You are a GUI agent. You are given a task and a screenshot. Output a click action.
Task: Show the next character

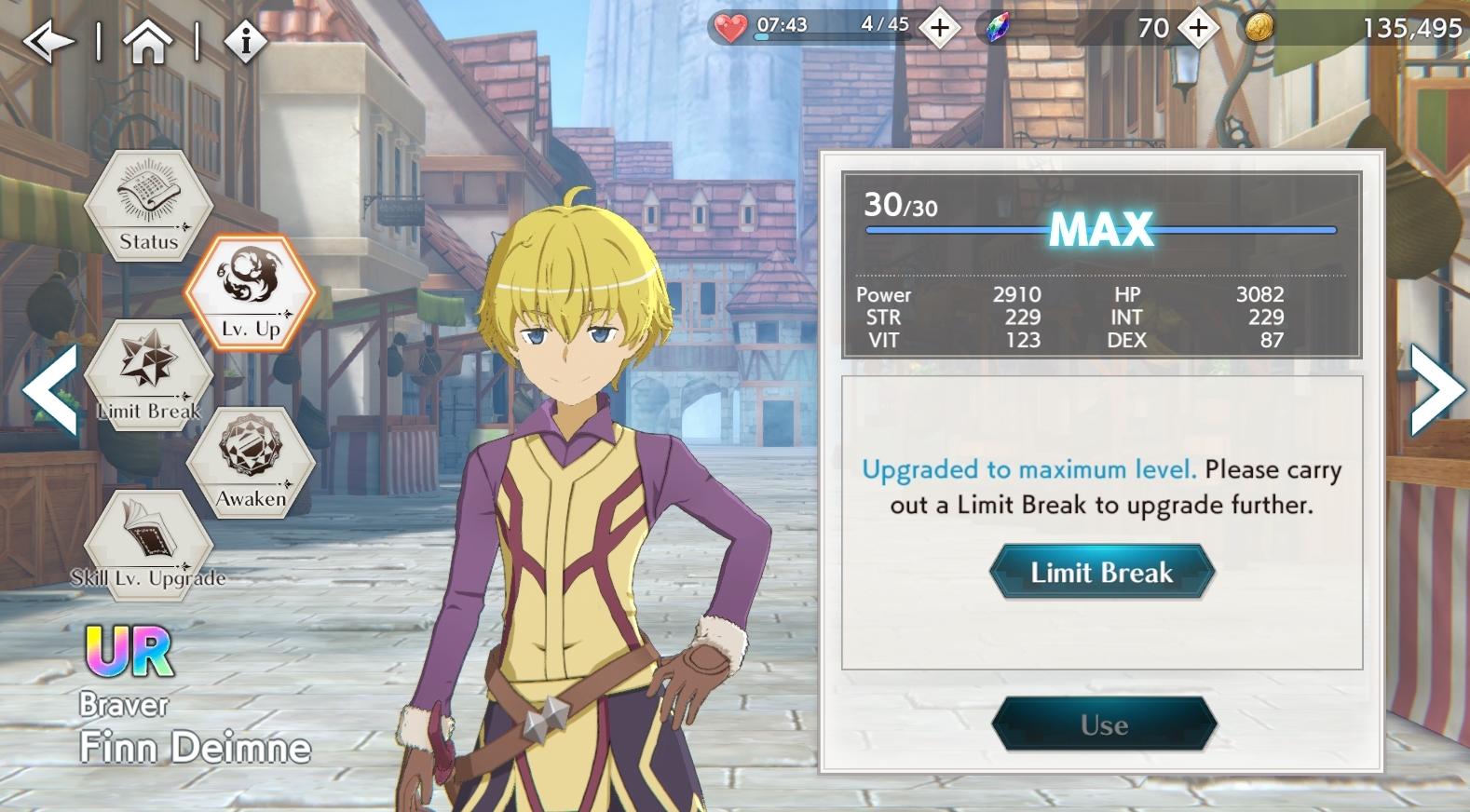[1437, 389]
